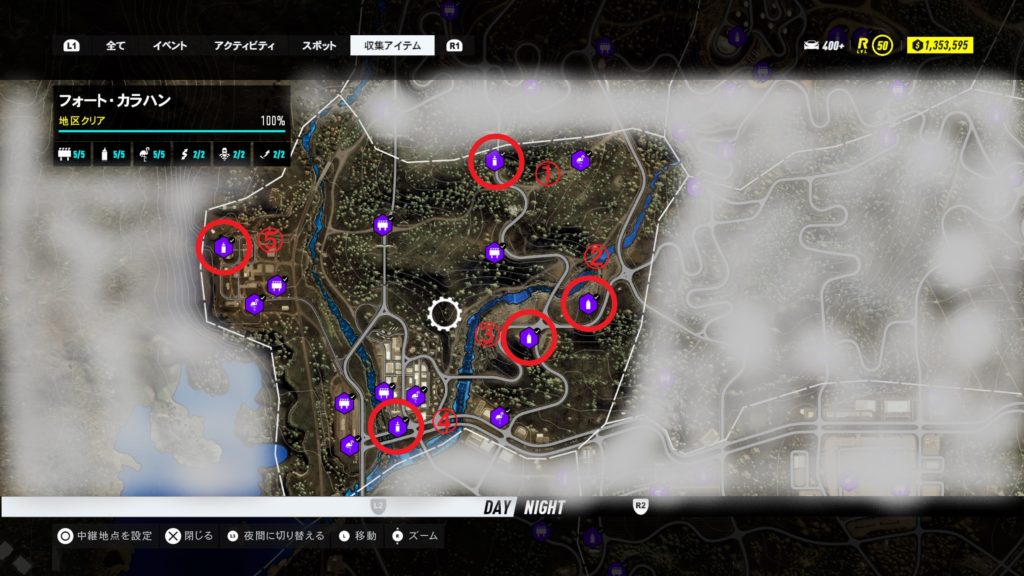Select the collectible marker circled as ①

click(494, 161)
